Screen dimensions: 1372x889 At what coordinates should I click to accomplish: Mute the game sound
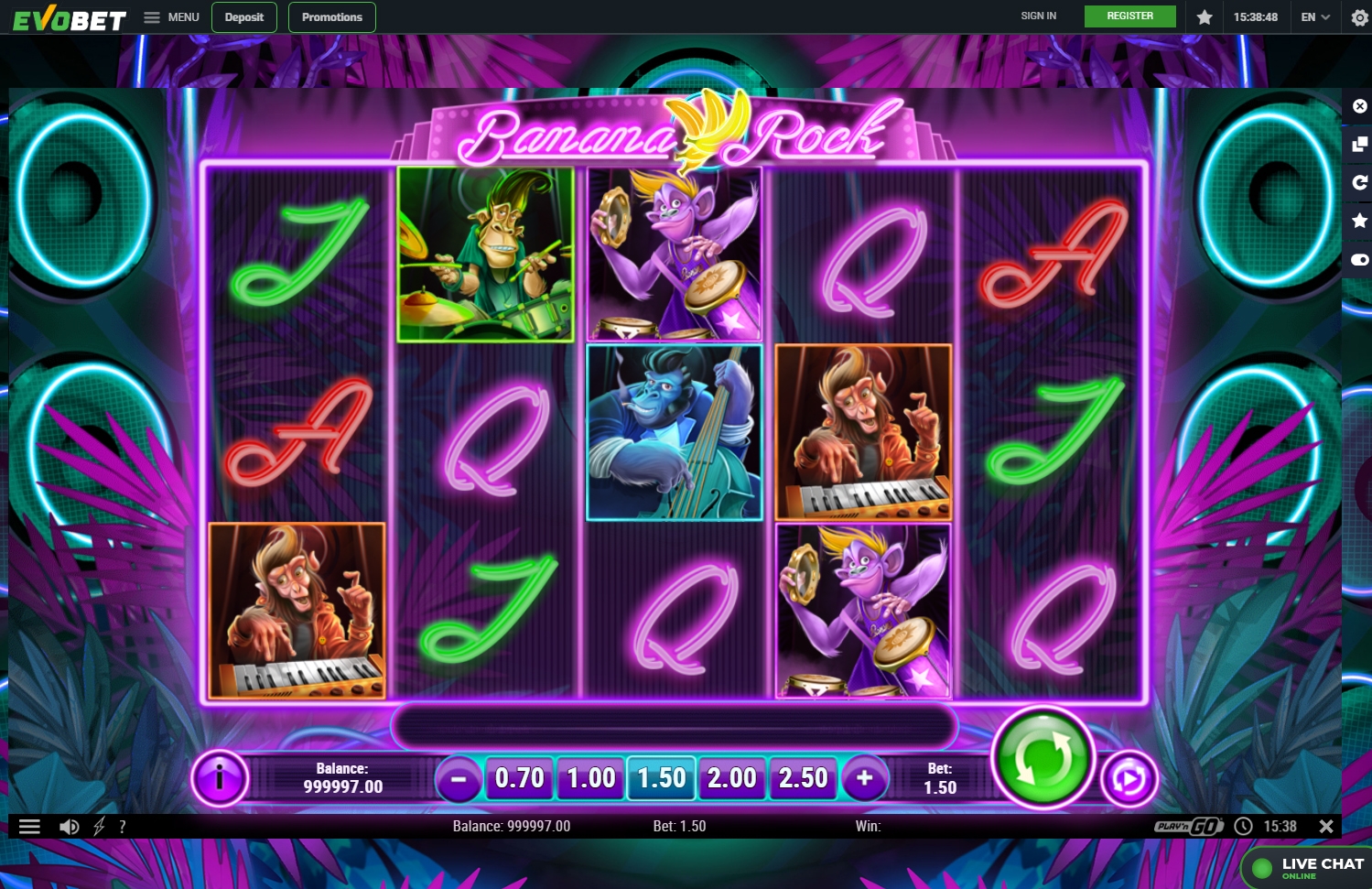[x=68, y=825]
